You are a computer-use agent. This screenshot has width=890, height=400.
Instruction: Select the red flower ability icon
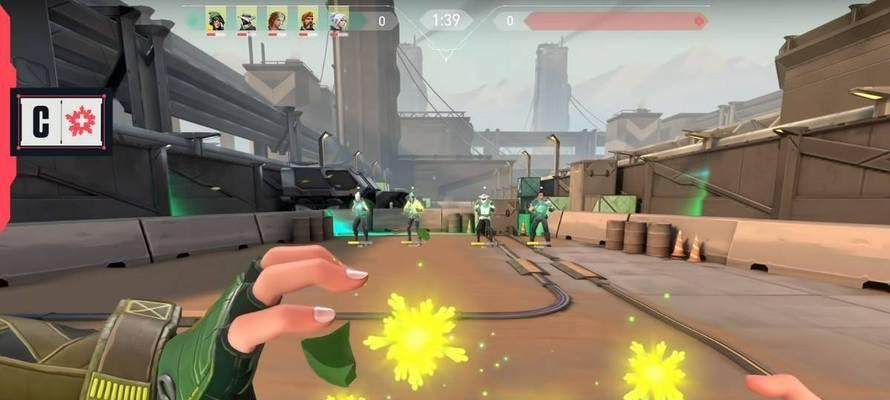click(x=82, y=122)
